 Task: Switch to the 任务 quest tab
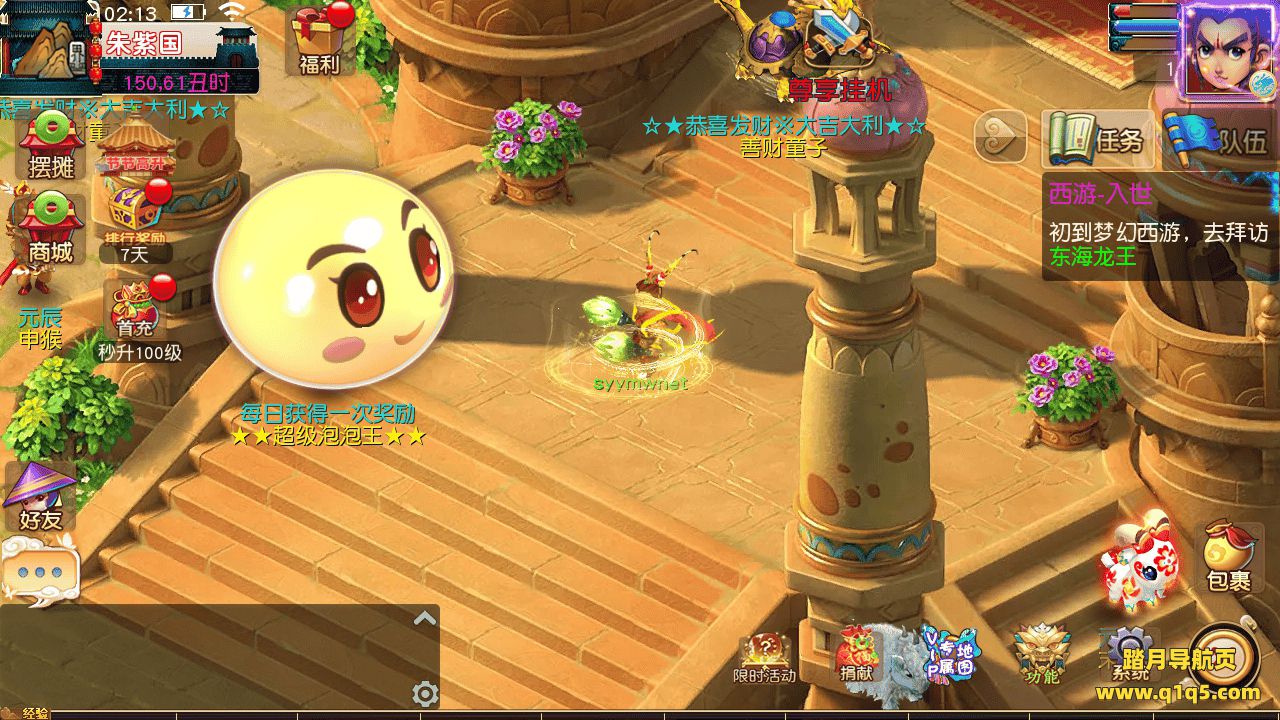coord(1098,140)
